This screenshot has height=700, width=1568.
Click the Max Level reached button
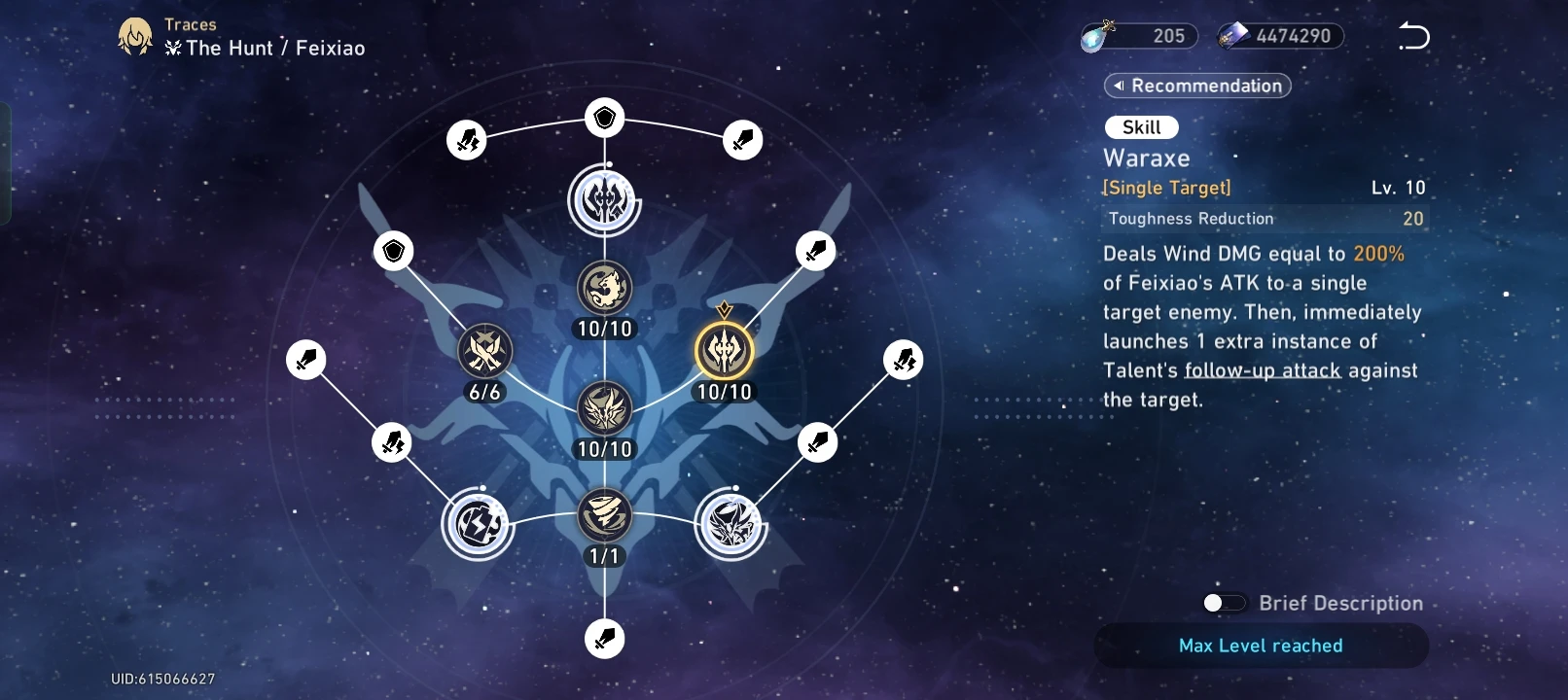pyautogui.click(x=1261, y=646)
